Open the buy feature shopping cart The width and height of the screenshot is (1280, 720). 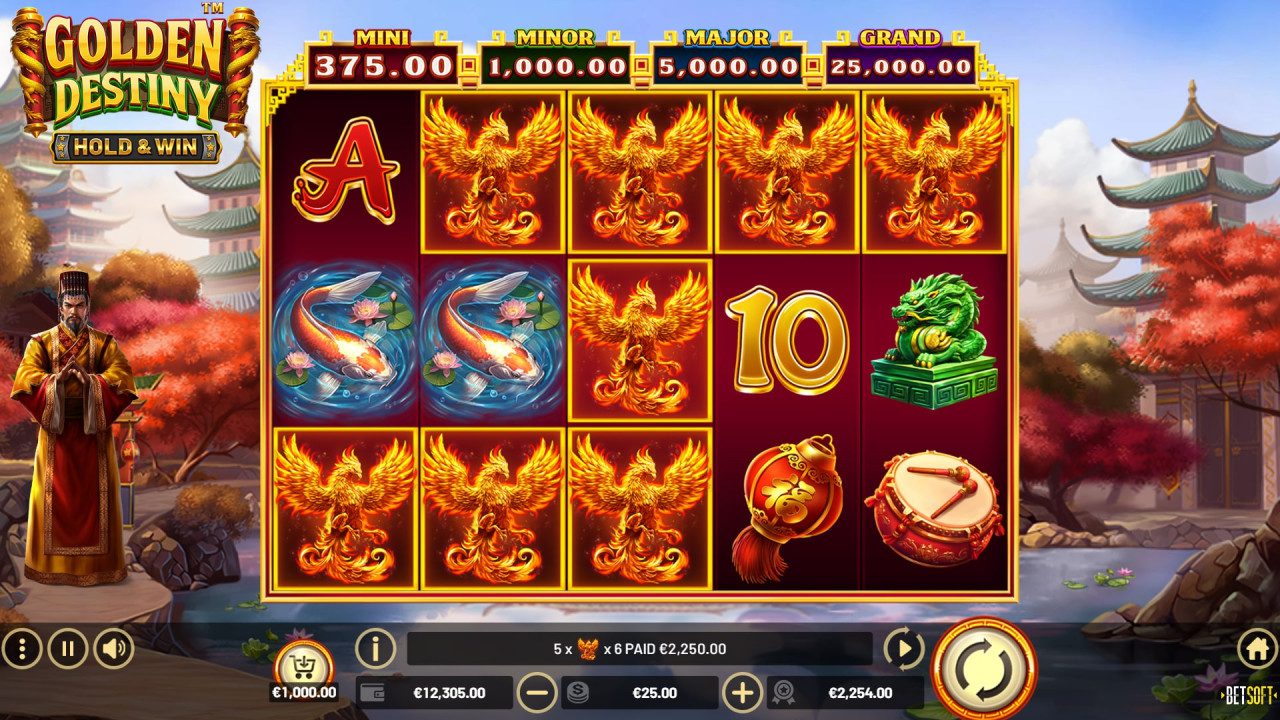pyautogui.click(x=302, y=665)
